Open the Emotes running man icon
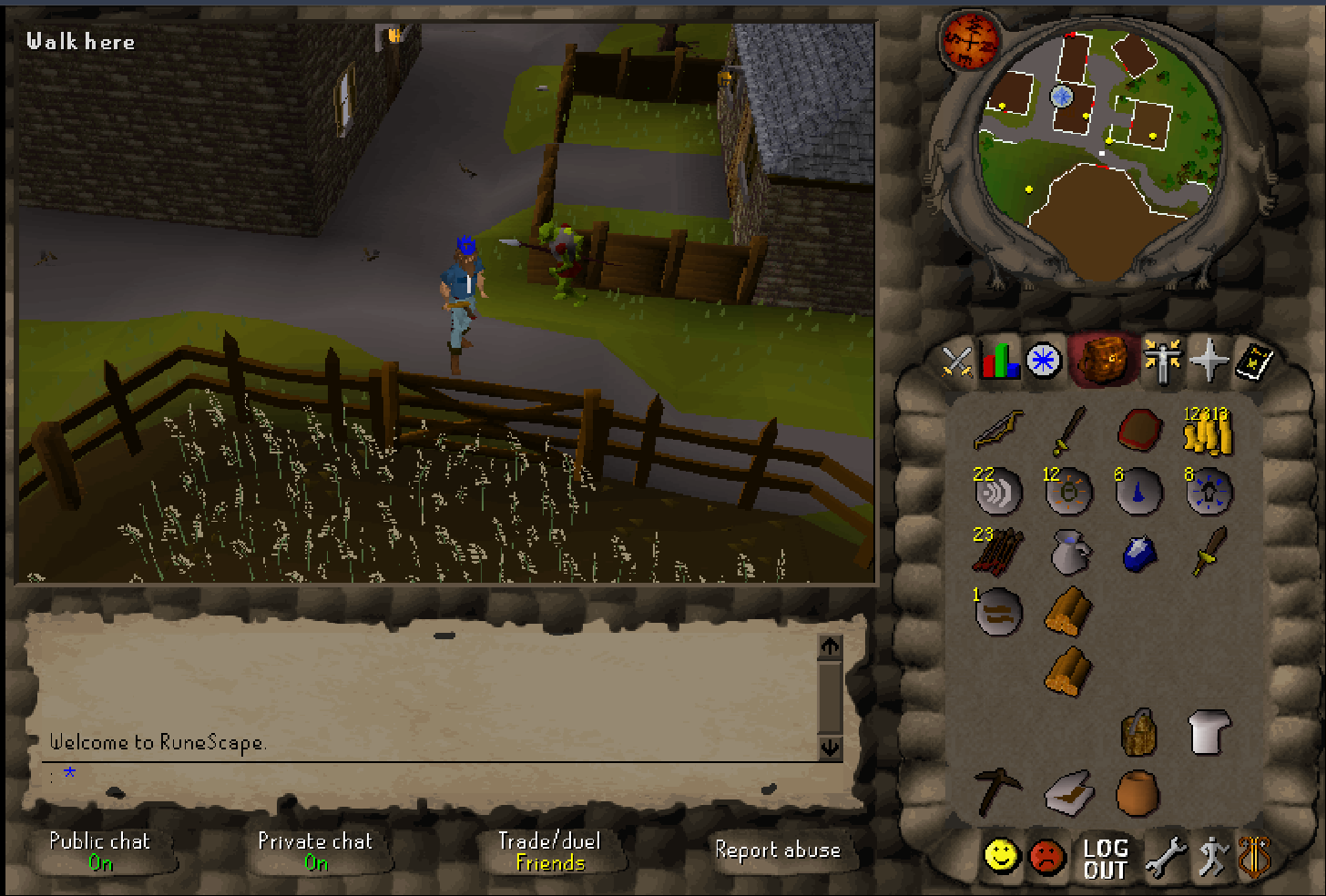The height and width of the screenshot is (896, 1326). click(1211, 856)
